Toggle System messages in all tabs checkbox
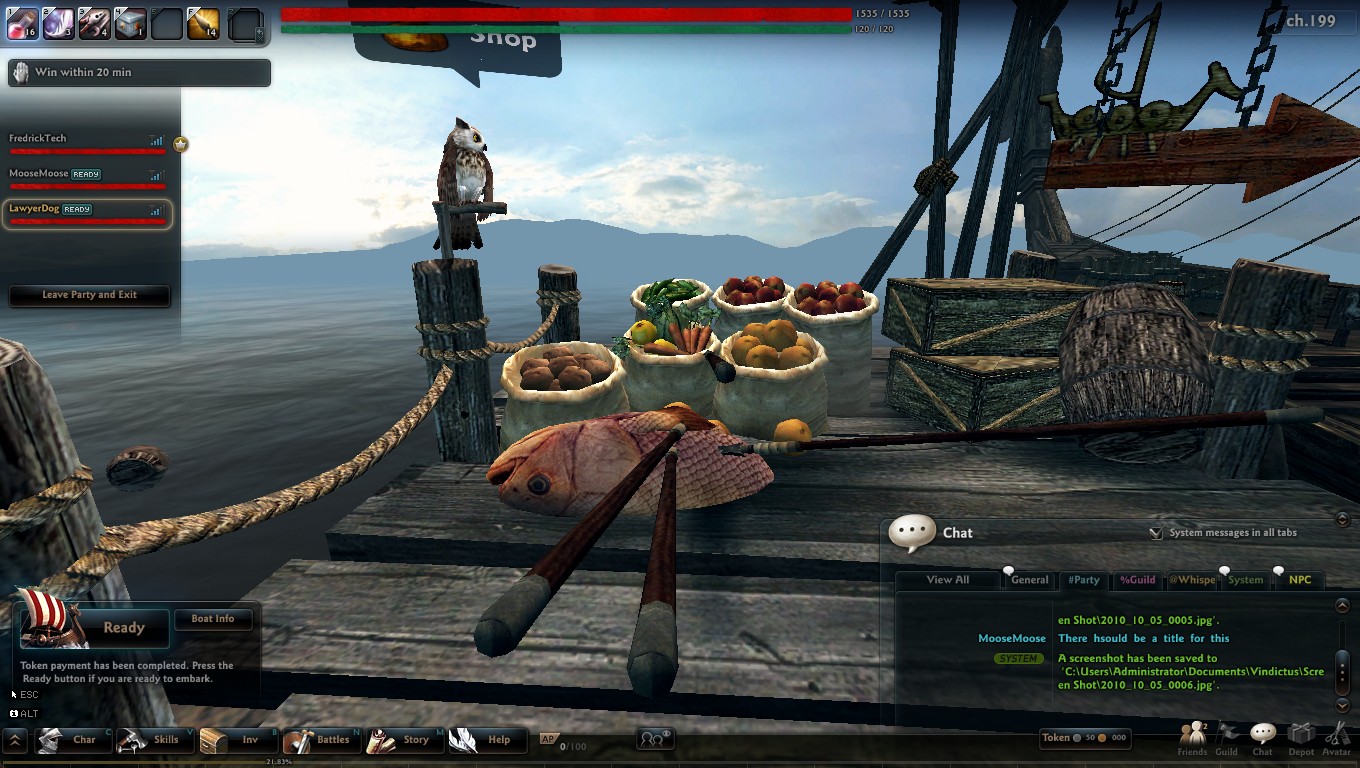Viewport: 1360px width, 768px height. click(x=1156, y=533)
